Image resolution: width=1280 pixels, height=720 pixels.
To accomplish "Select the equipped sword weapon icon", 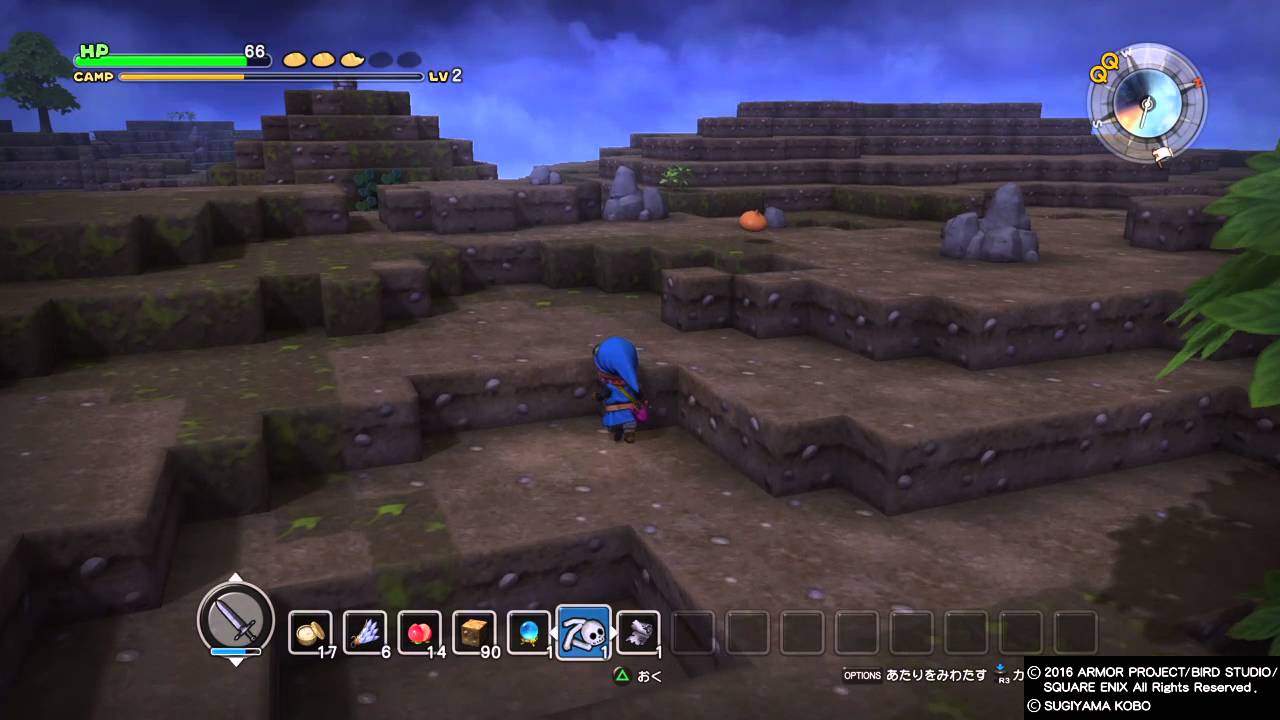I will click(x=236, y=621).
